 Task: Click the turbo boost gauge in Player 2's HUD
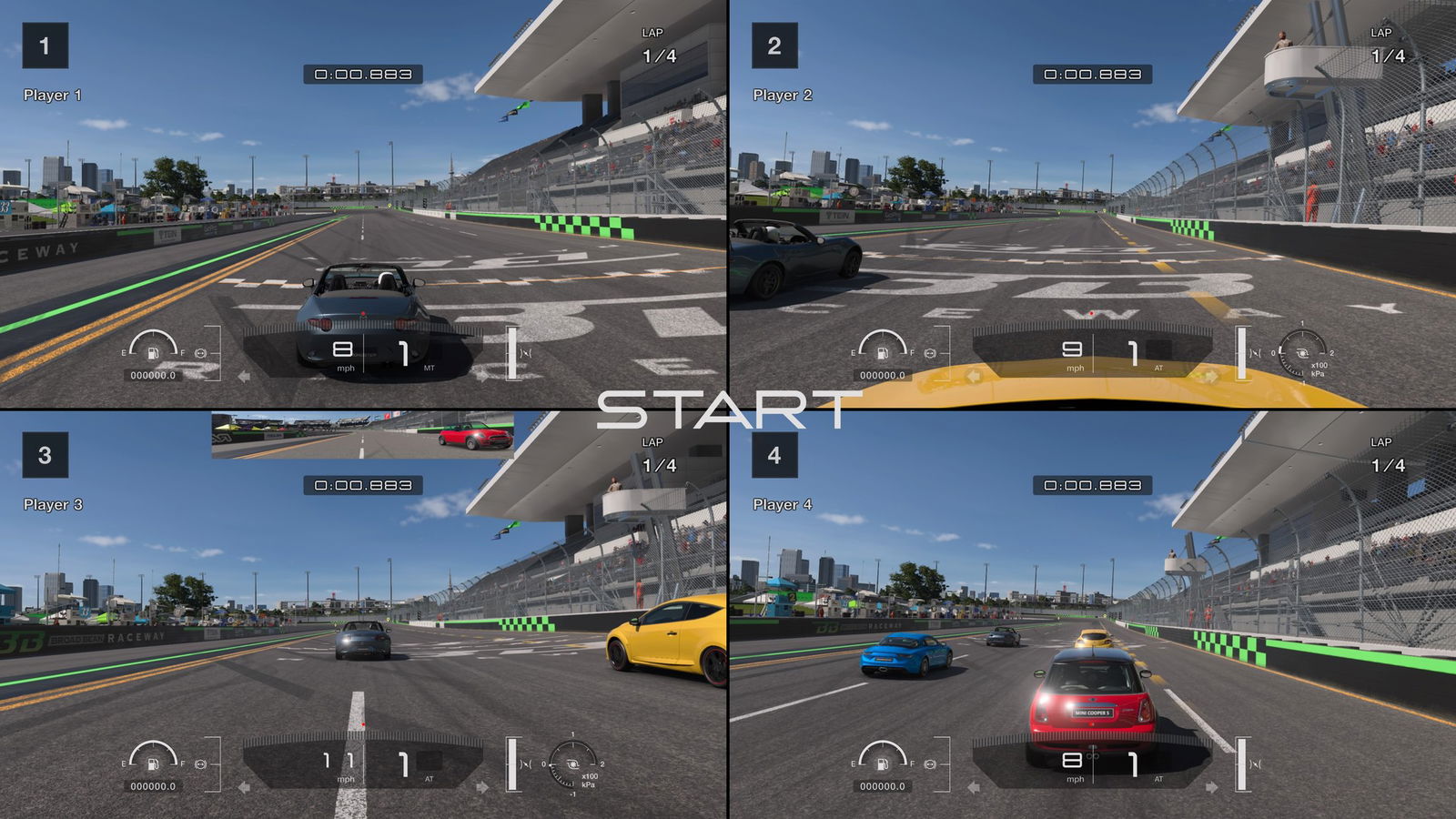pyautogui.click(x=1302, y=353)
